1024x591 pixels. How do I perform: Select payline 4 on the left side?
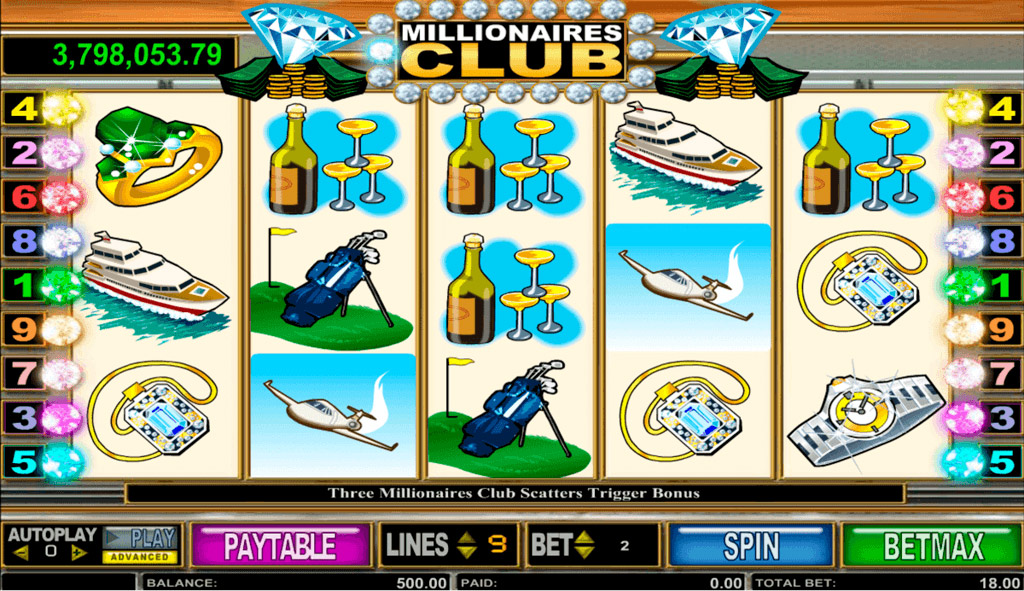(24, 109)
